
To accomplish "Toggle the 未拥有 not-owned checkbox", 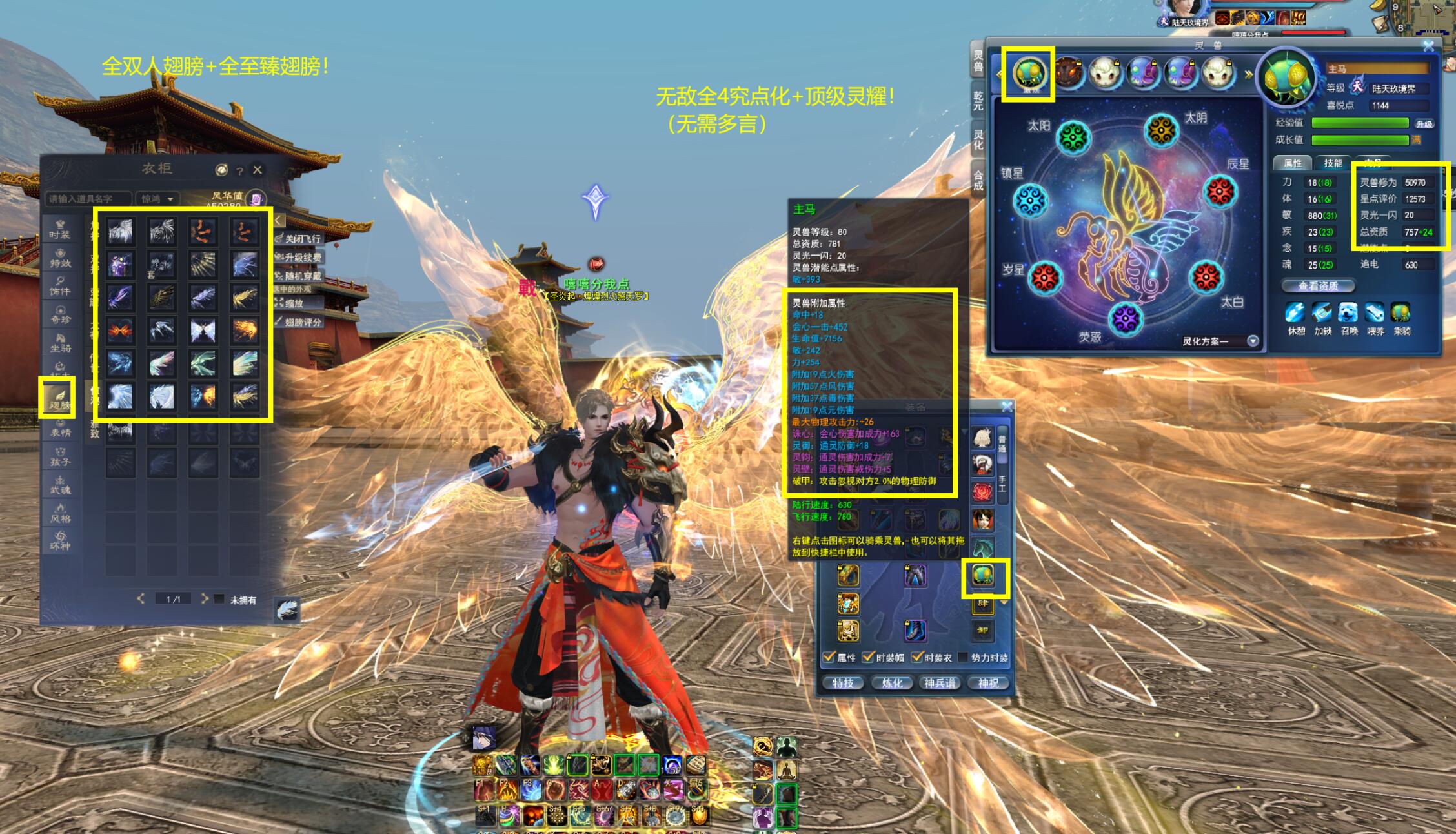I will (219, 599).
